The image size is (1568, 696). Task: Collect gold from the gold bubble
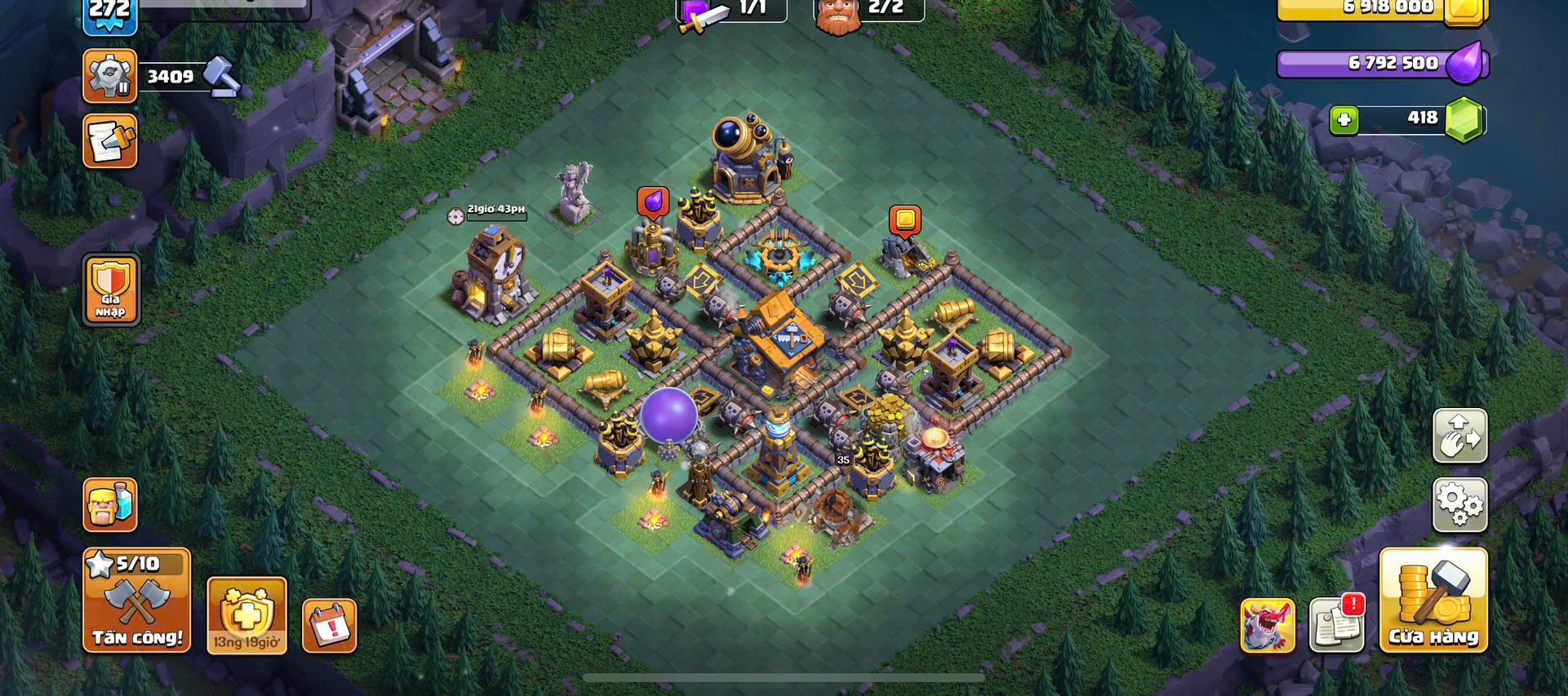point(904,220)
